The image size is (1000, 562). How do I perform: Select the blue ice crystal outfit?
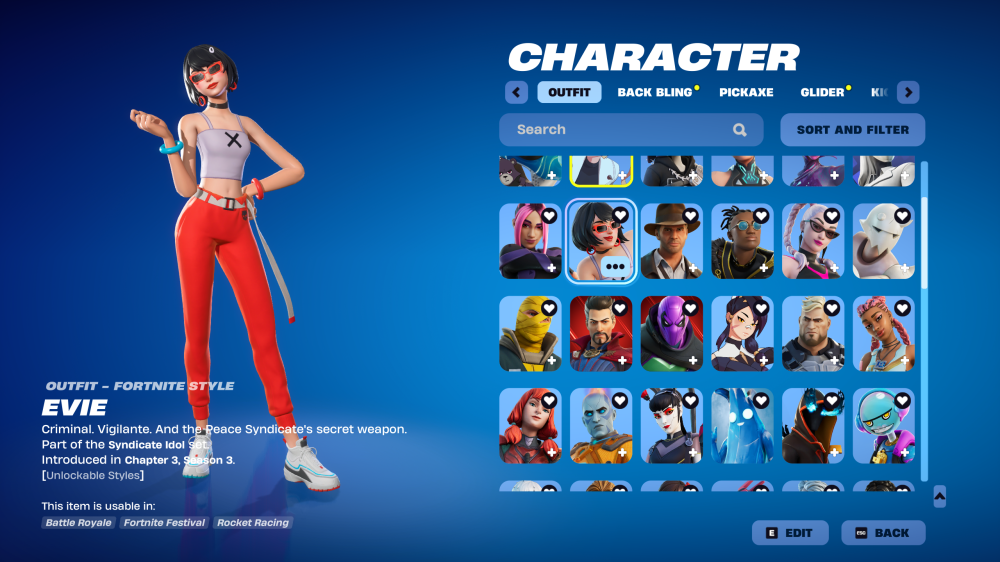(743, 425)
